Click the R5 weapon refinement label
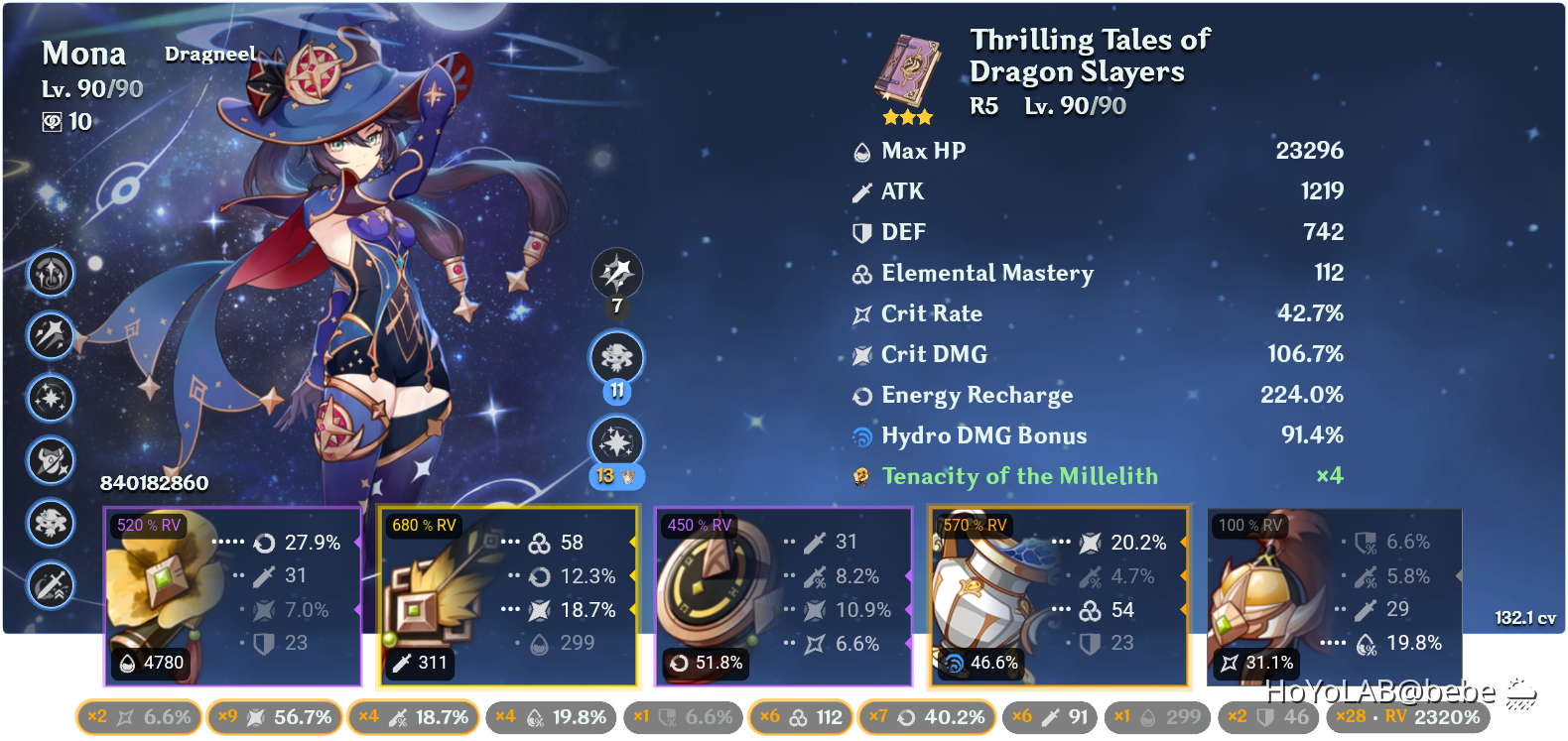Viewport: 1568px width, 741px height. 982,106
